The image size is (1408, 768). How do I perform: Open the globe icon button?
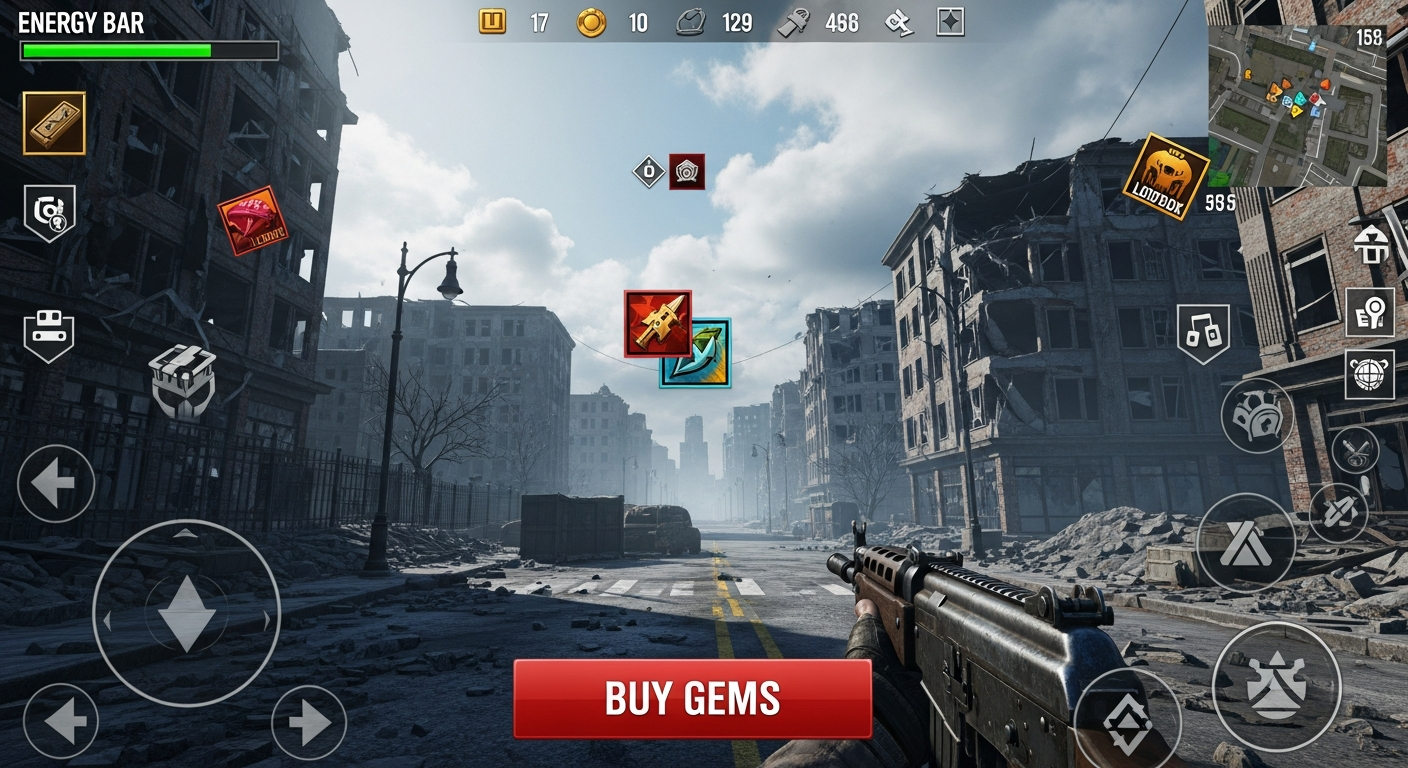click(x=1369, y=374)
